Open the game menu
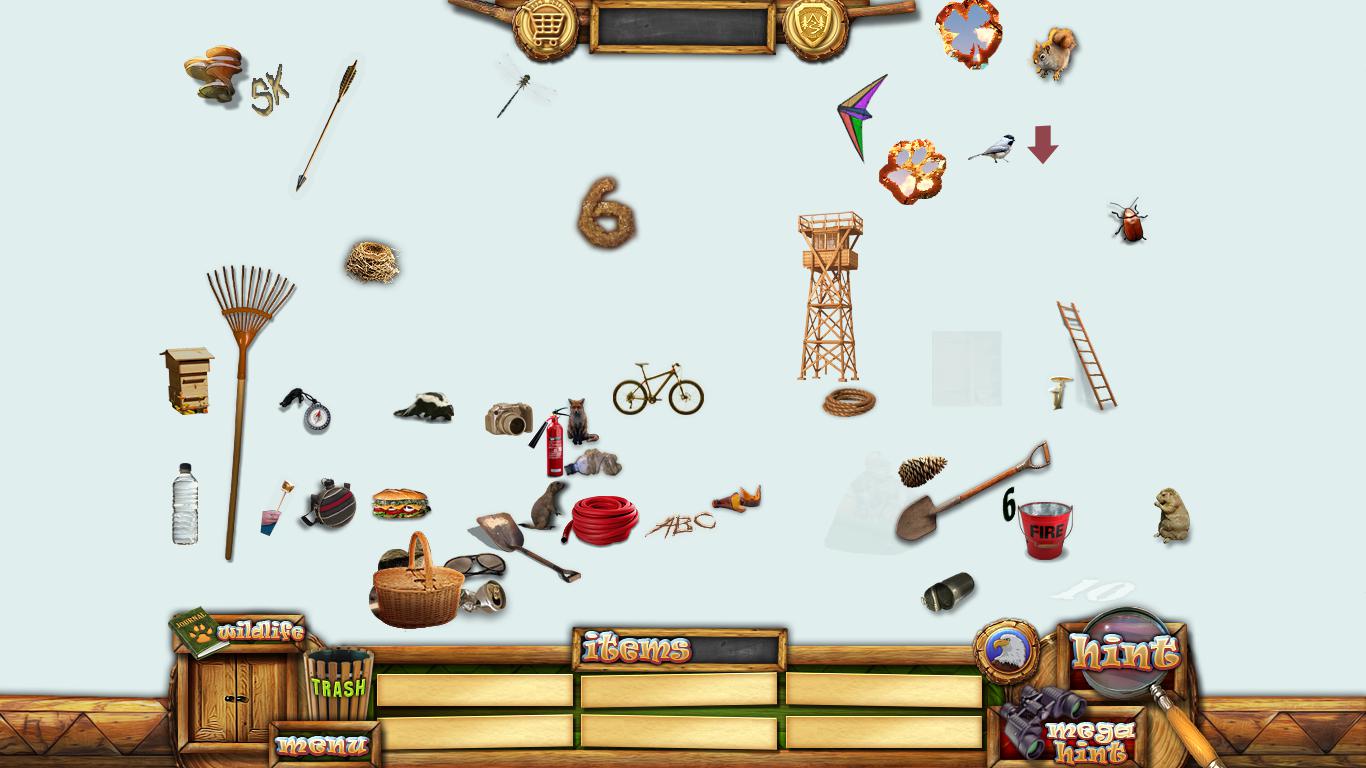Screen dimensions: 1366x768 pos(323,745)
